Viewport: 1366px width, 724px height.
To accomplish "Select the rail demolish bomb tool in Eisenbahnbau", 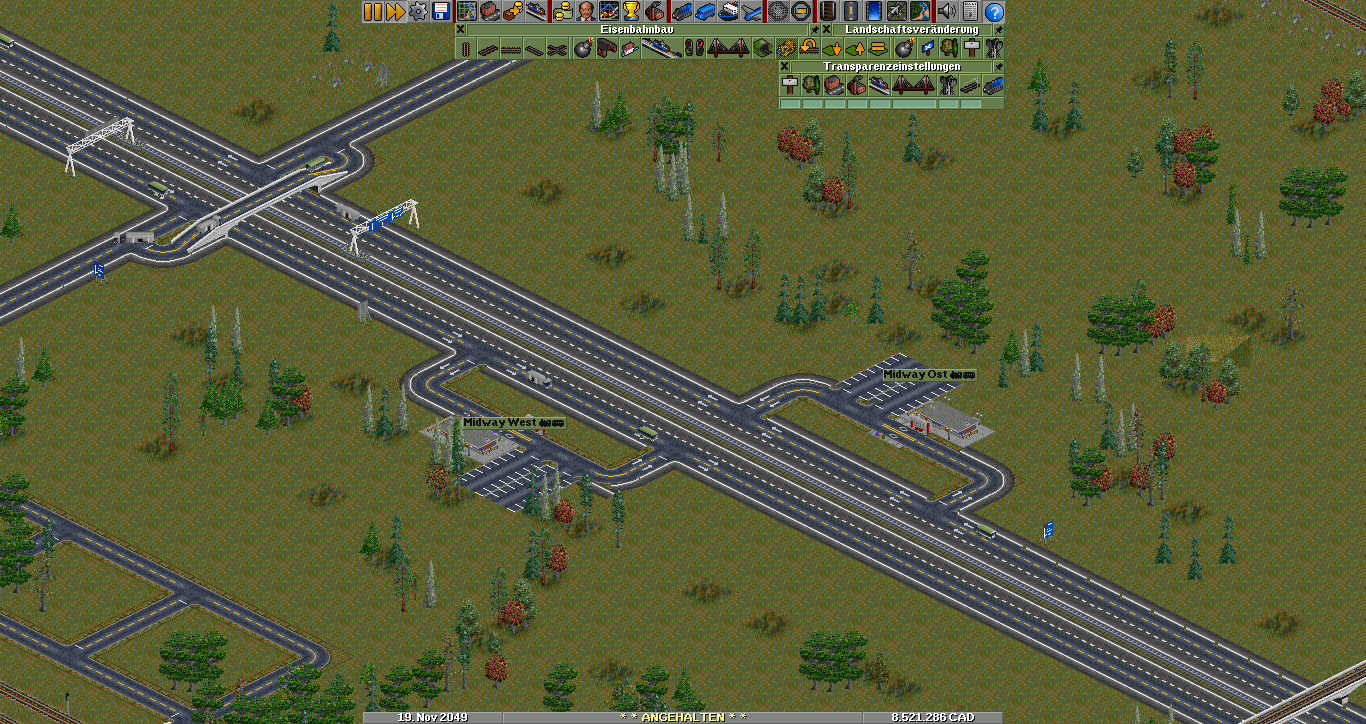I will coord(583,48).
